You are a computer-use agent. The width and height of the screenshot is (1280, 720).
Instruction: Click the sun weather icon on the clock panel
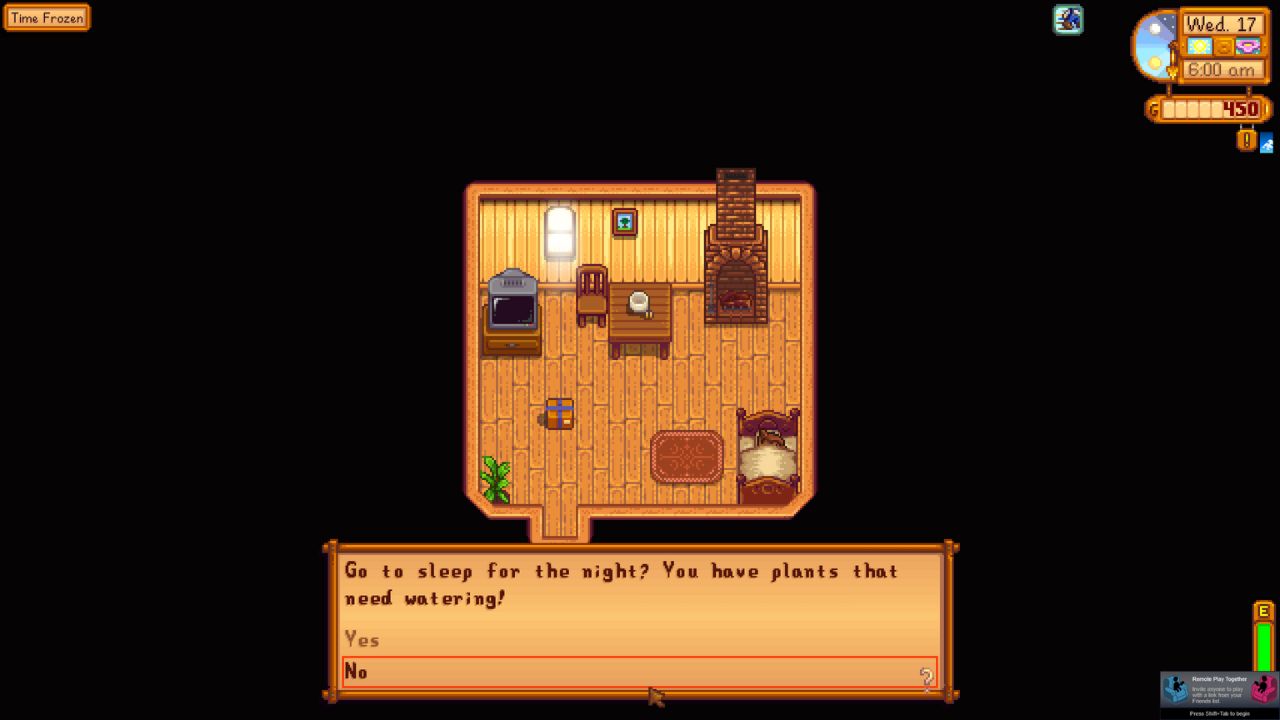point(1199,46)
